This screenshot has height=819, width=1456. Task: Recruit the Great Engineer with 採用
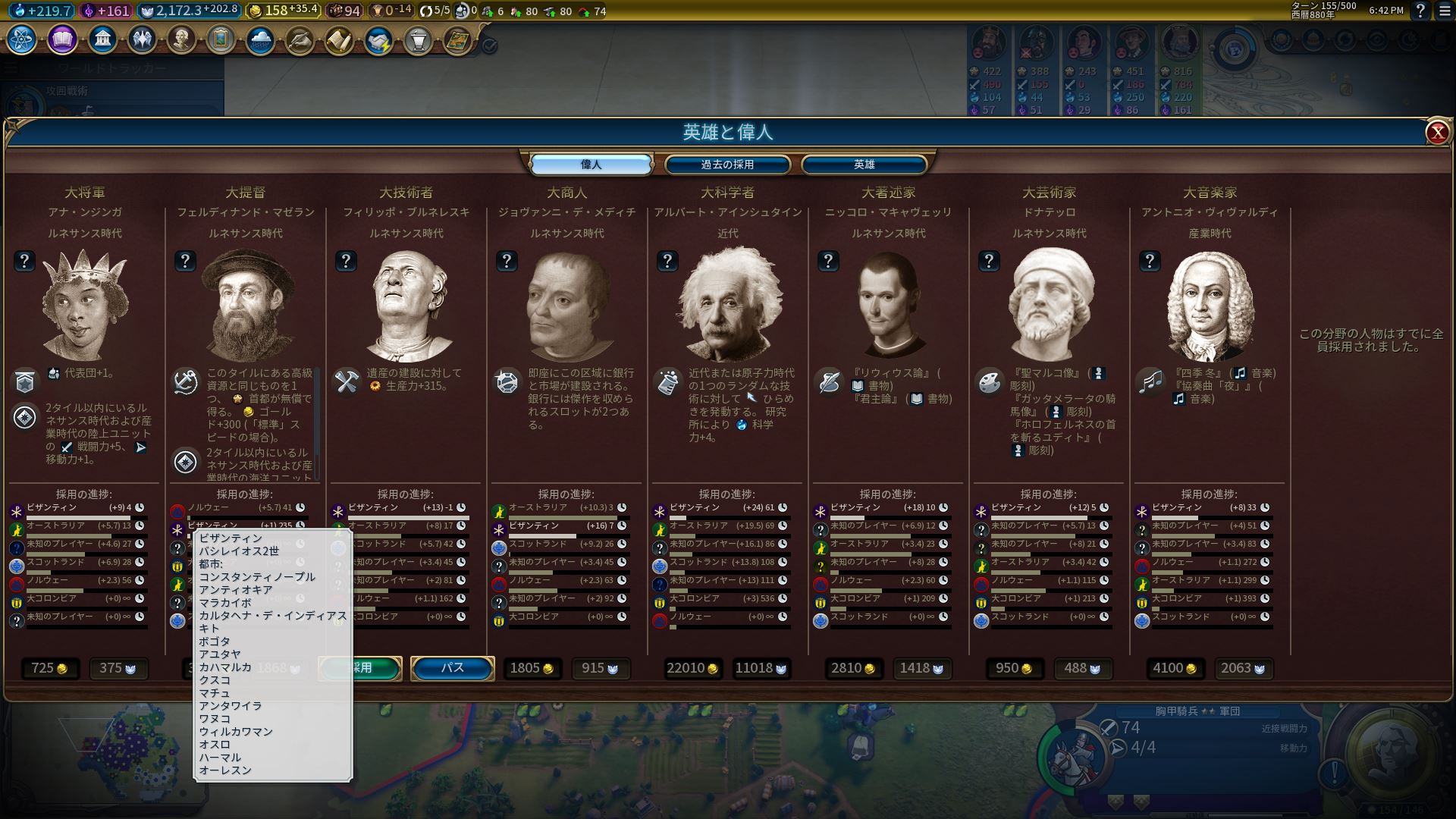(x=361, y=668)
